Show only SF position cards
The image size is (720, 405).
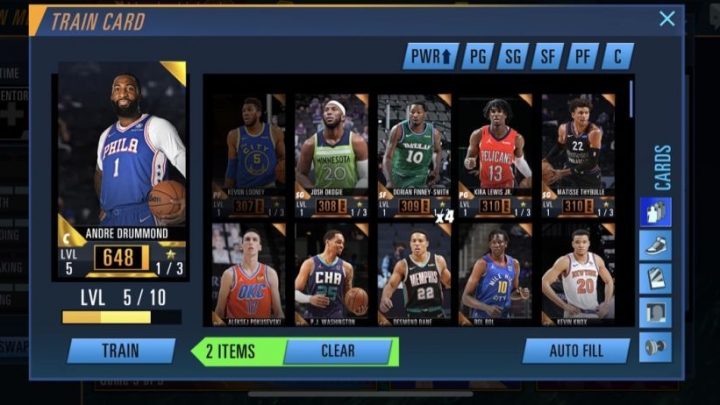tap(547, 56)
